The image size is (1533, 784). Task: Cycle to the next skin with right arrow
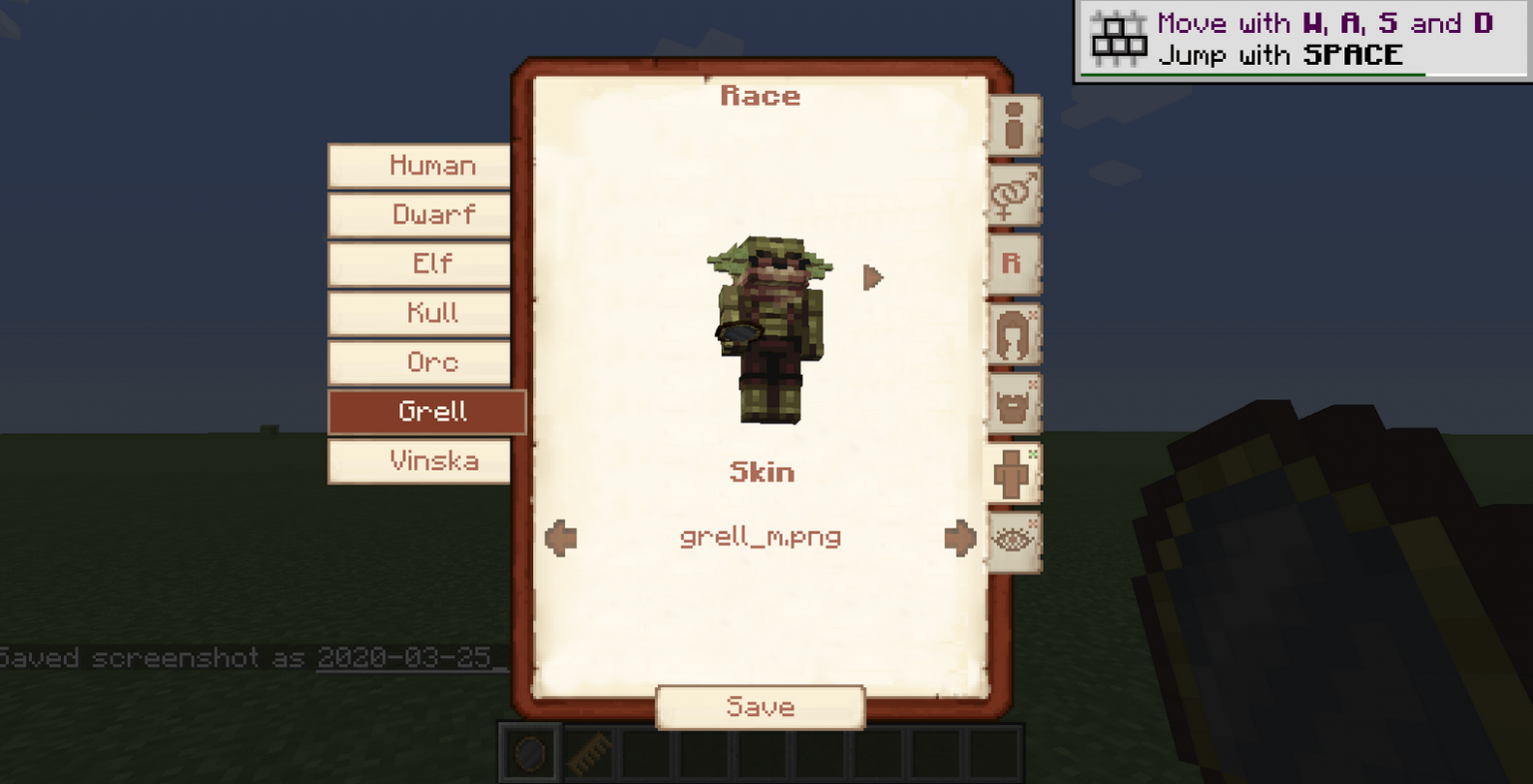pos(961,538)
